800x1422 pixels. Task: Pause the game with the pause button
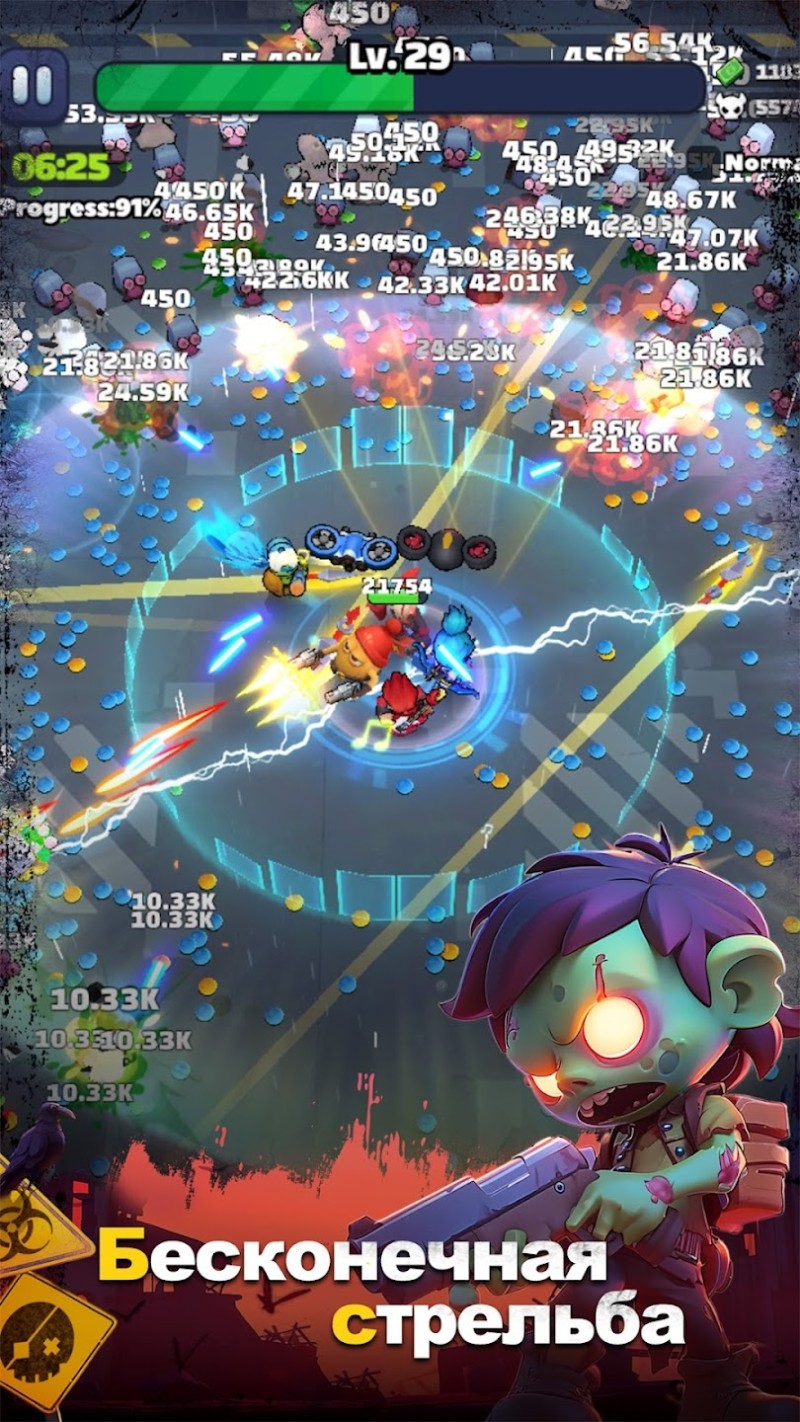(32, 86)
